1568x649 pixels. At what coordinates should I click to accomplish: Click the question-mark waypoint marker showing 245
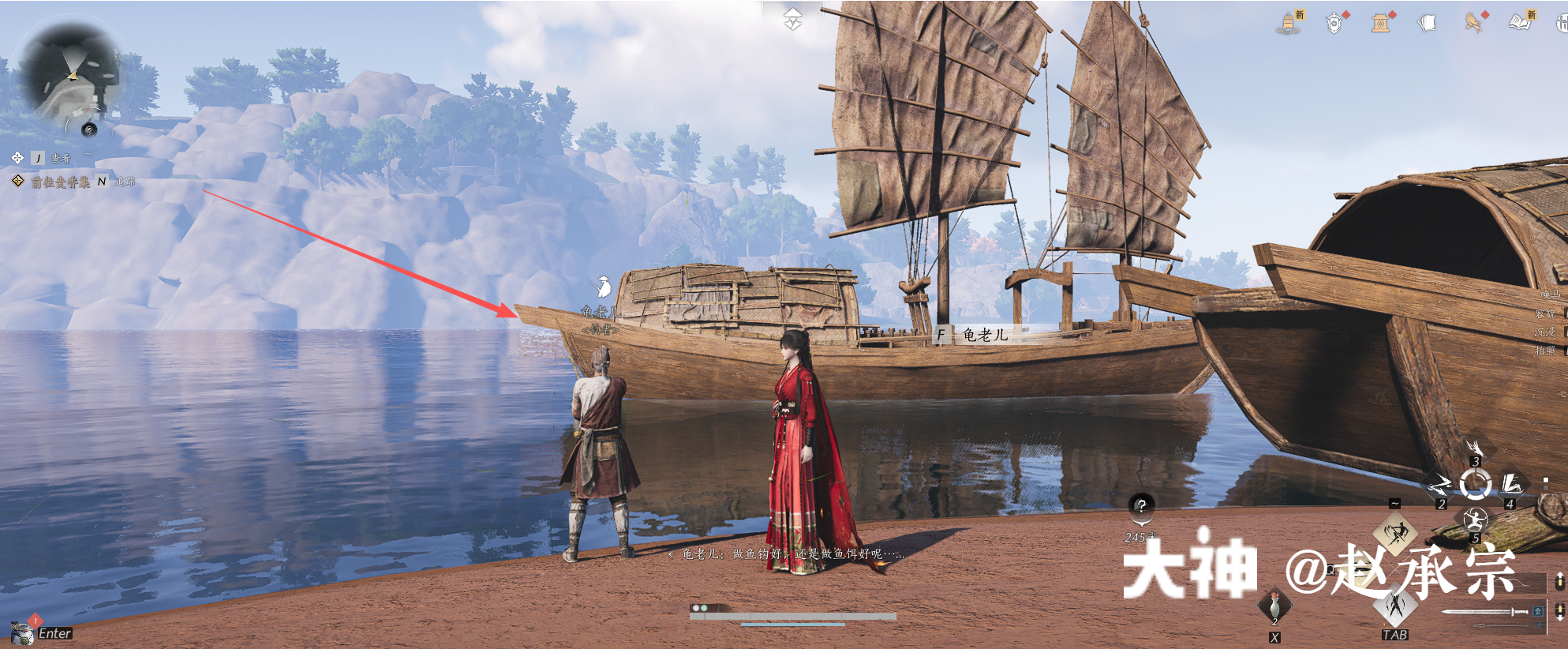point(1141,505)
